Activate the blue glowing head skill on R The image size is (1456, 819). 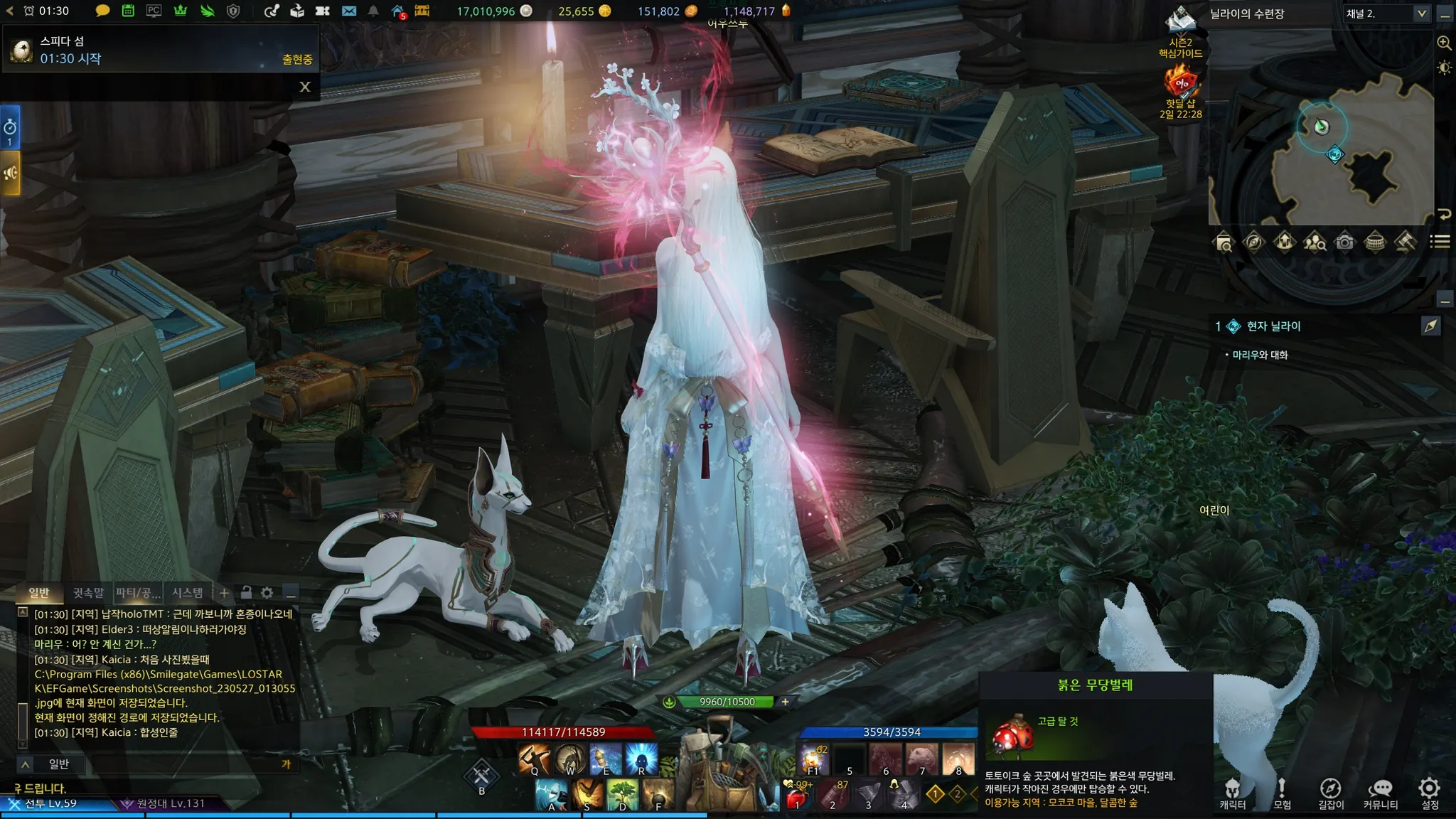click(641, 759)
